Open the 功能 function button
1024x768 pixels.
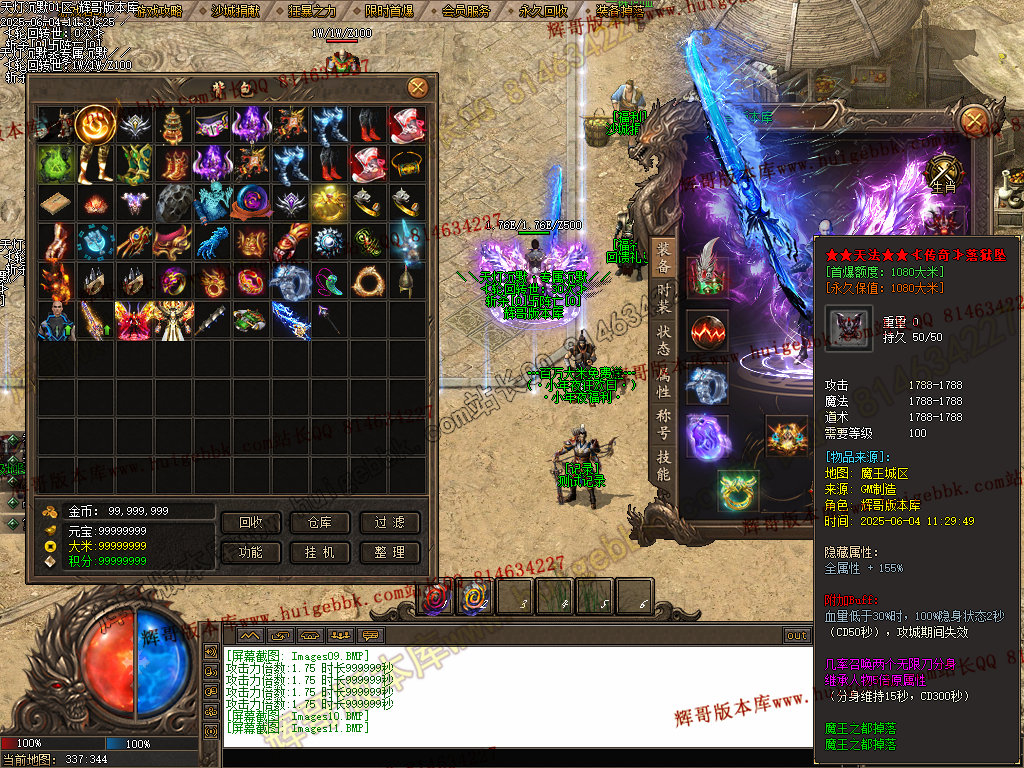[251, 552]
